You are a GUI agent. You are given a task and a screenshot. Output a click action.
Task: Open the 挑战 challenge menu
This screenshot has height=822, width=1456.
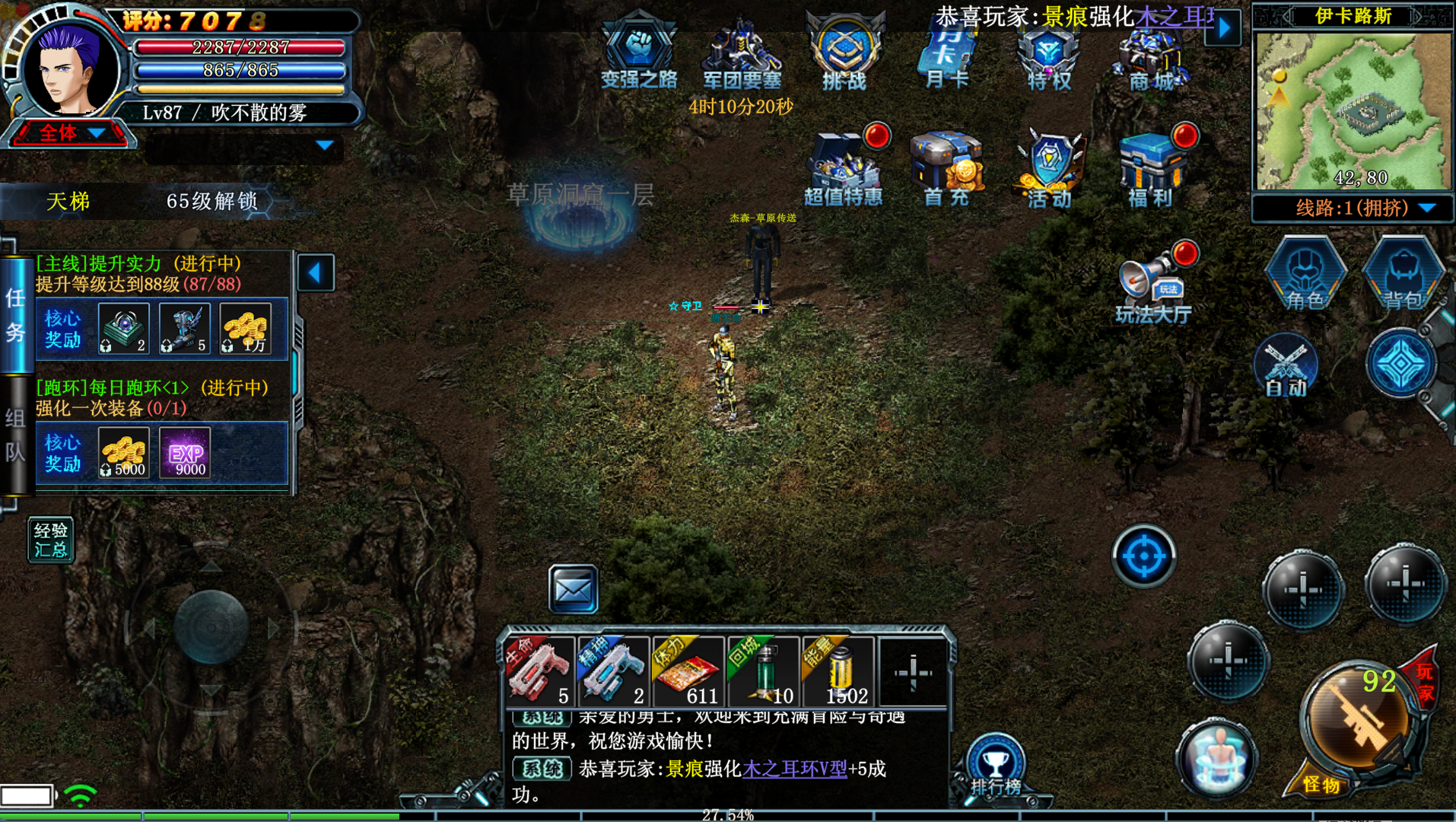pyautogui.click(x=844, y=53)
